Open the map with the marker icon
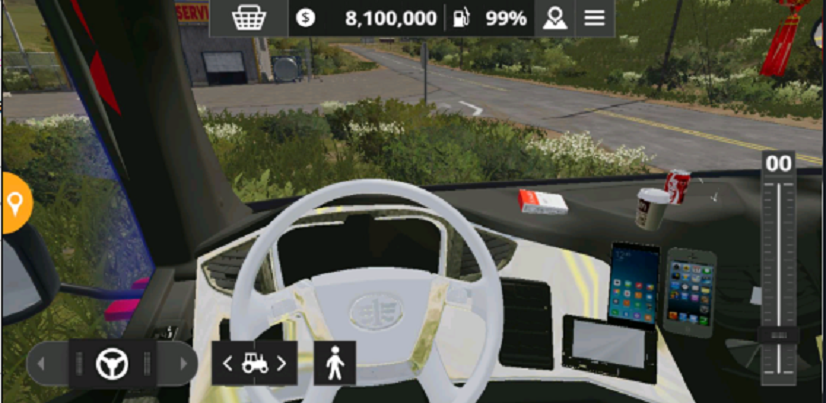 pyautogui.click(x=553, y=18)
